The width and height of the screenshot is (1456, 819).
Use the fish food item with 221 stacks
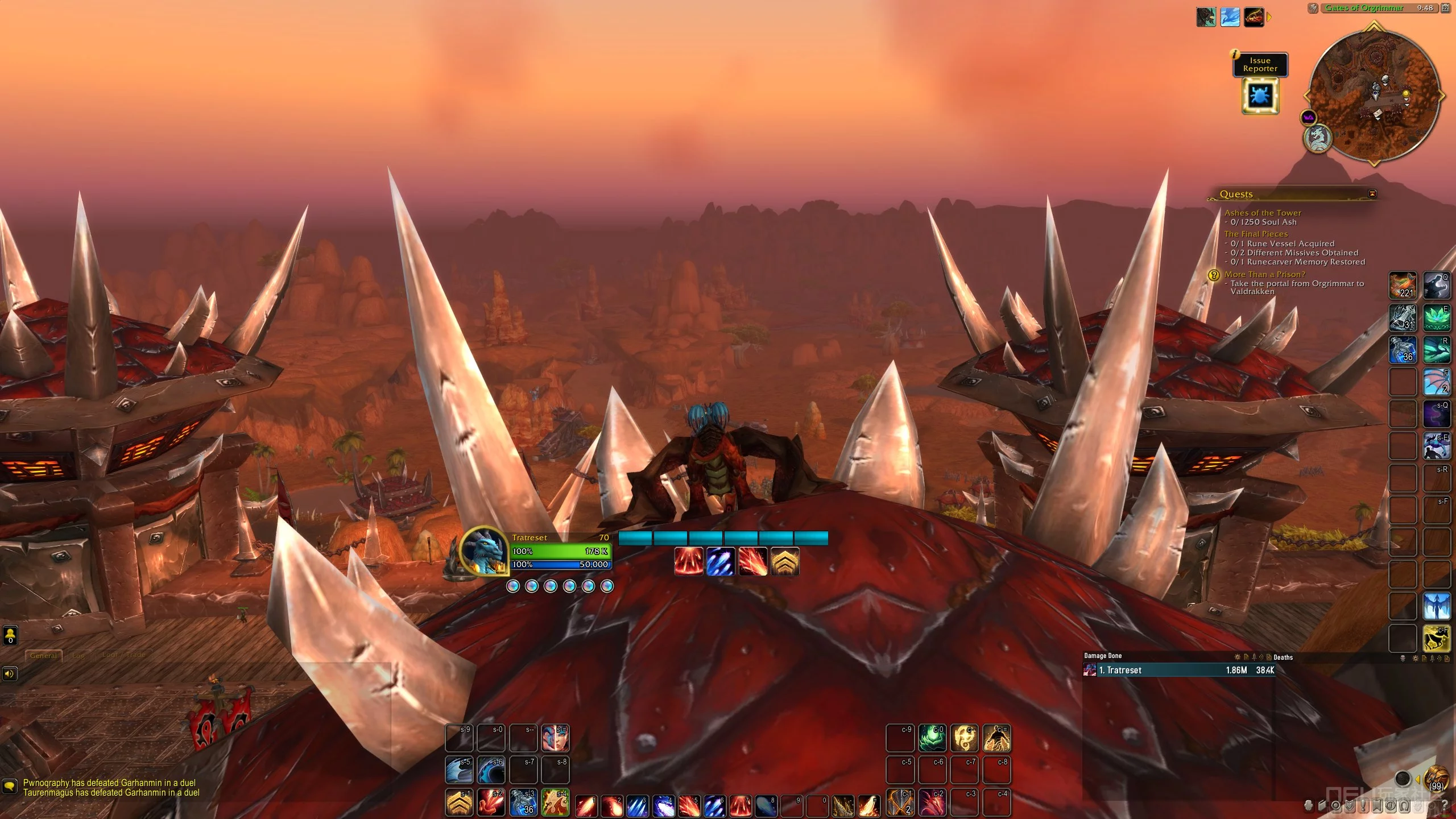click(1403, 286)
